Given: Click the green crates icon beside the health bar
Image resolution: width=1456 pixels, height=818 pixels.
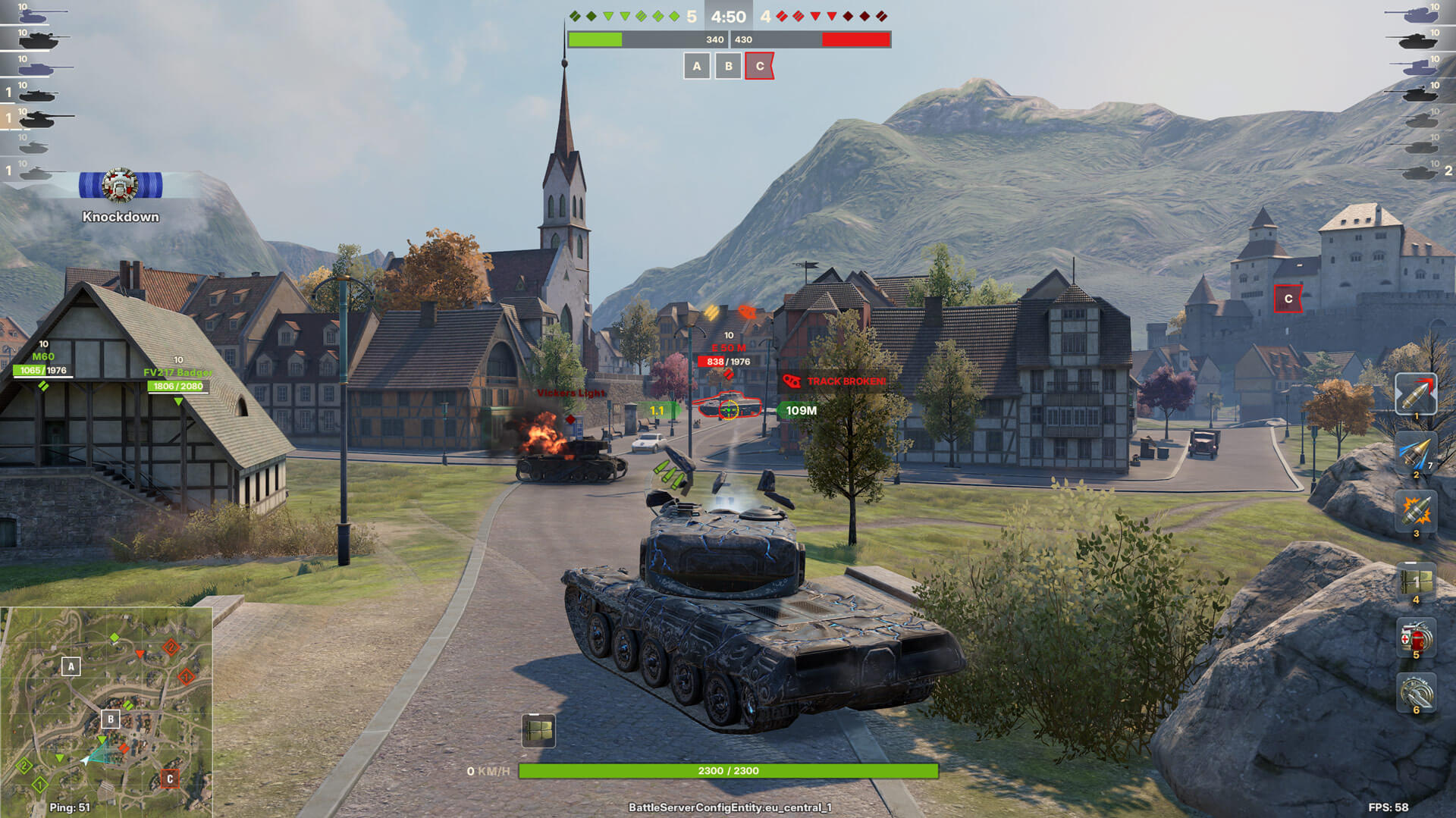Looking at the screenshot, I should click(x=538, y=730).
